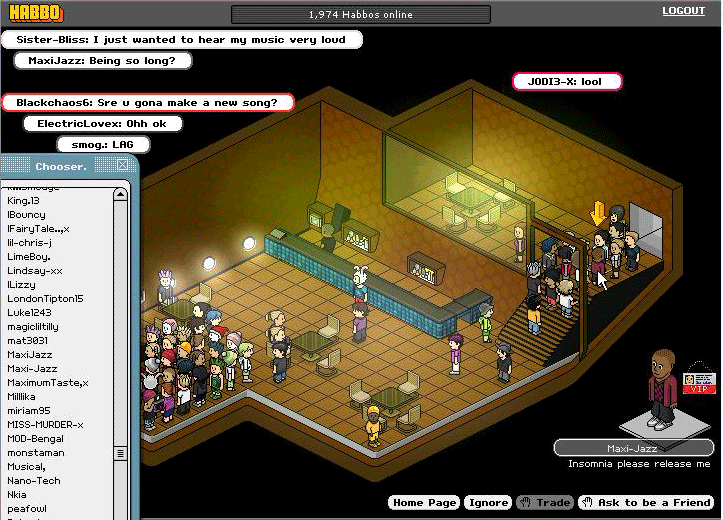
Task: Start a Trade with Maxi-Jazz
Action: 543,503
